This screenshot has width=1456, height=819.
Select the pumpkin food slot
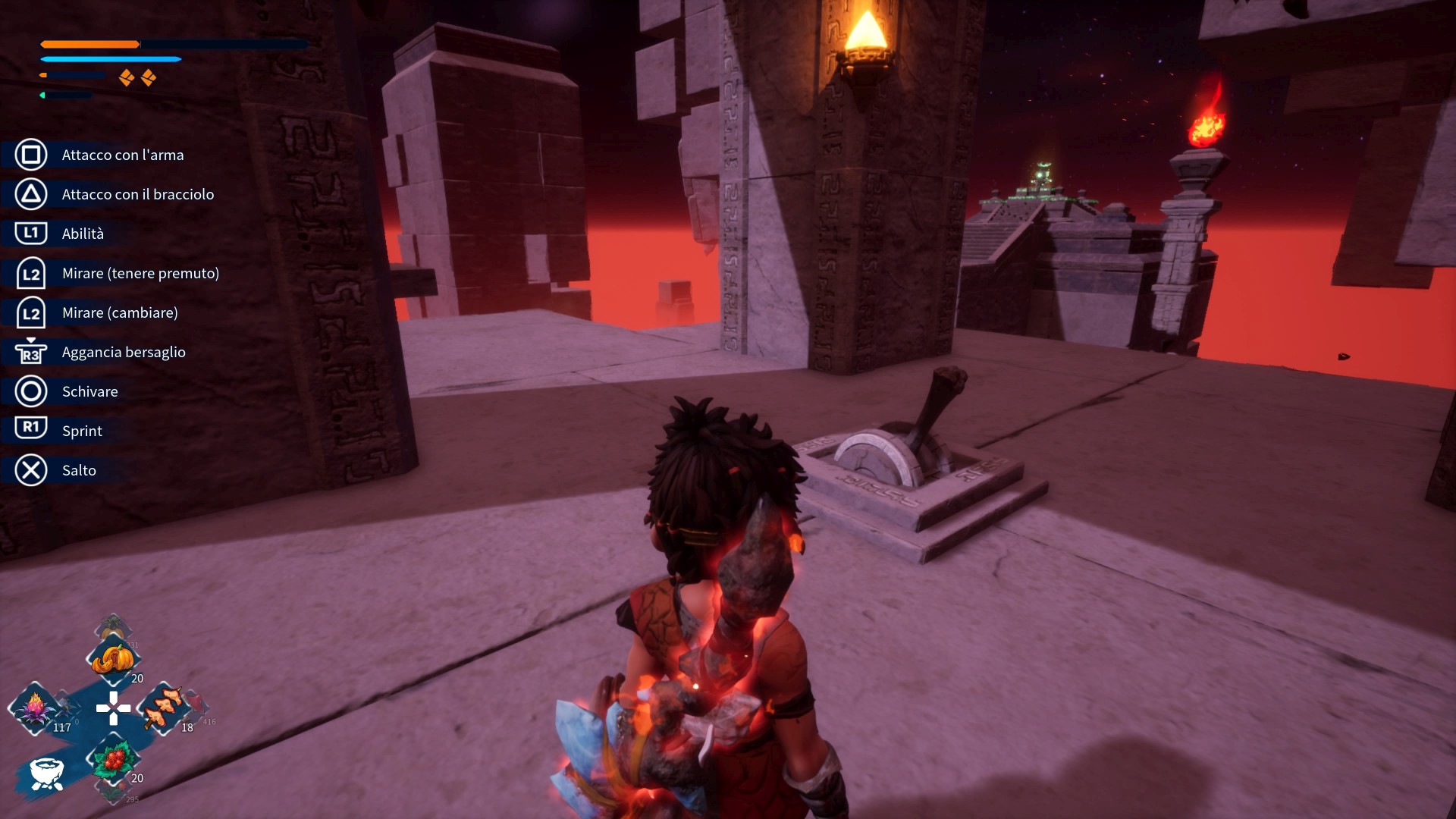coord(113,660)
